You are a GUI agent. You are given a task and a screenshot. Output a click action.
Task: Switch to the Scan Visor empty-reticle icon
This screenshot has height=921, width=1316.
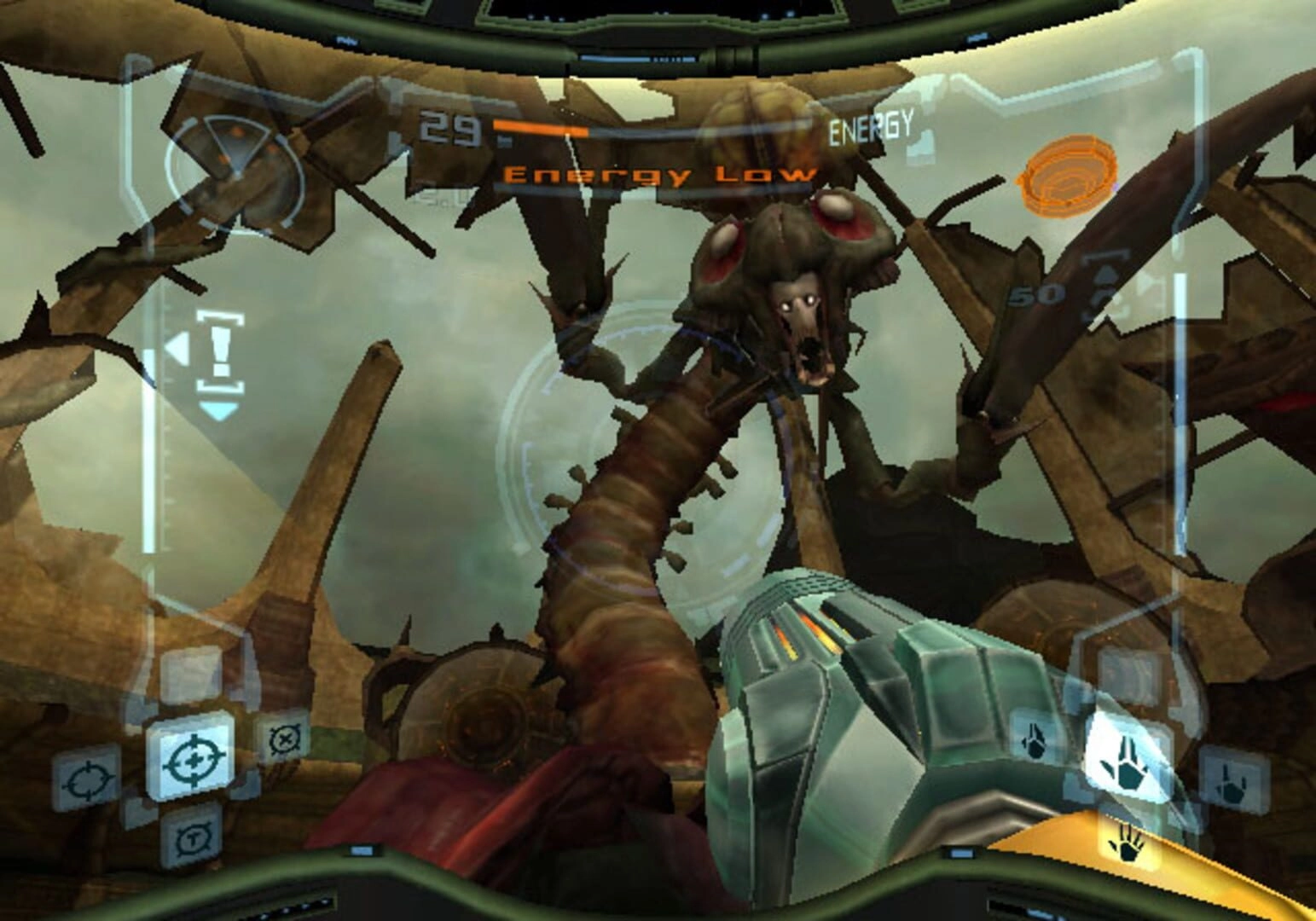coord(87,779)
